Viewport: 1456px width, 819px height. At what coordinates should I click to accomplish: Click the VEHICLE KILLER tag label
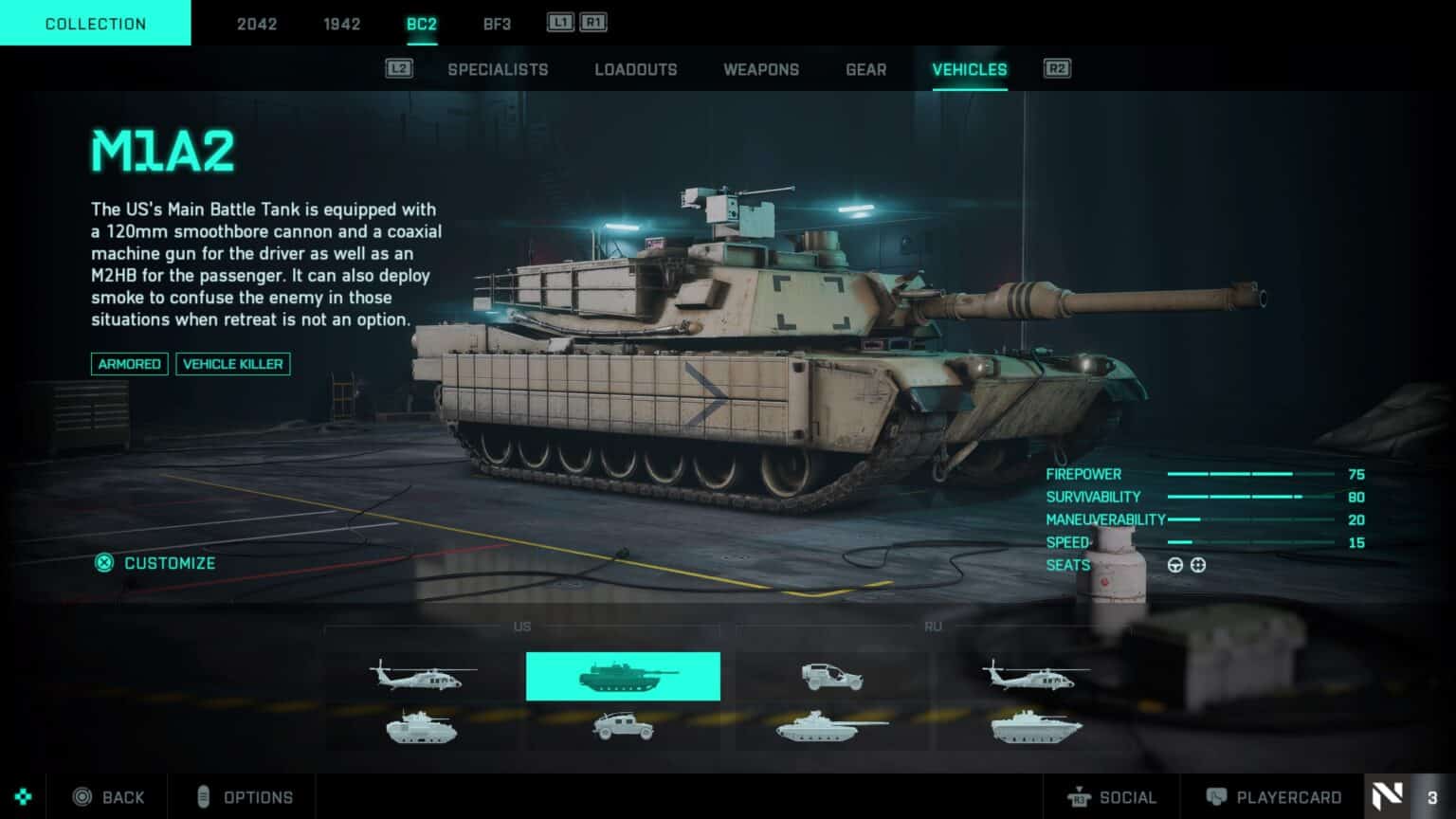click(233, 364)
